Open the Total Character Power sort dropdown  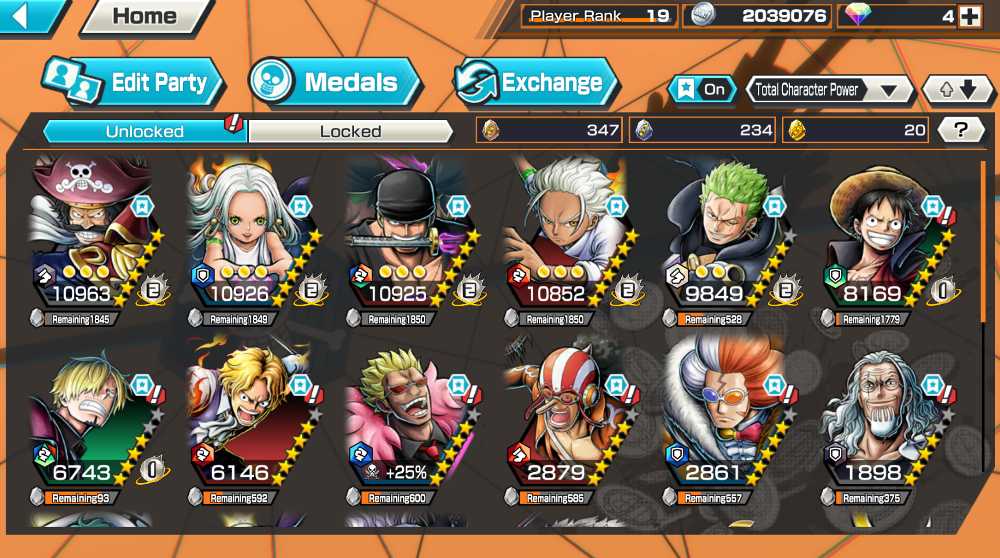pos(829,90)
